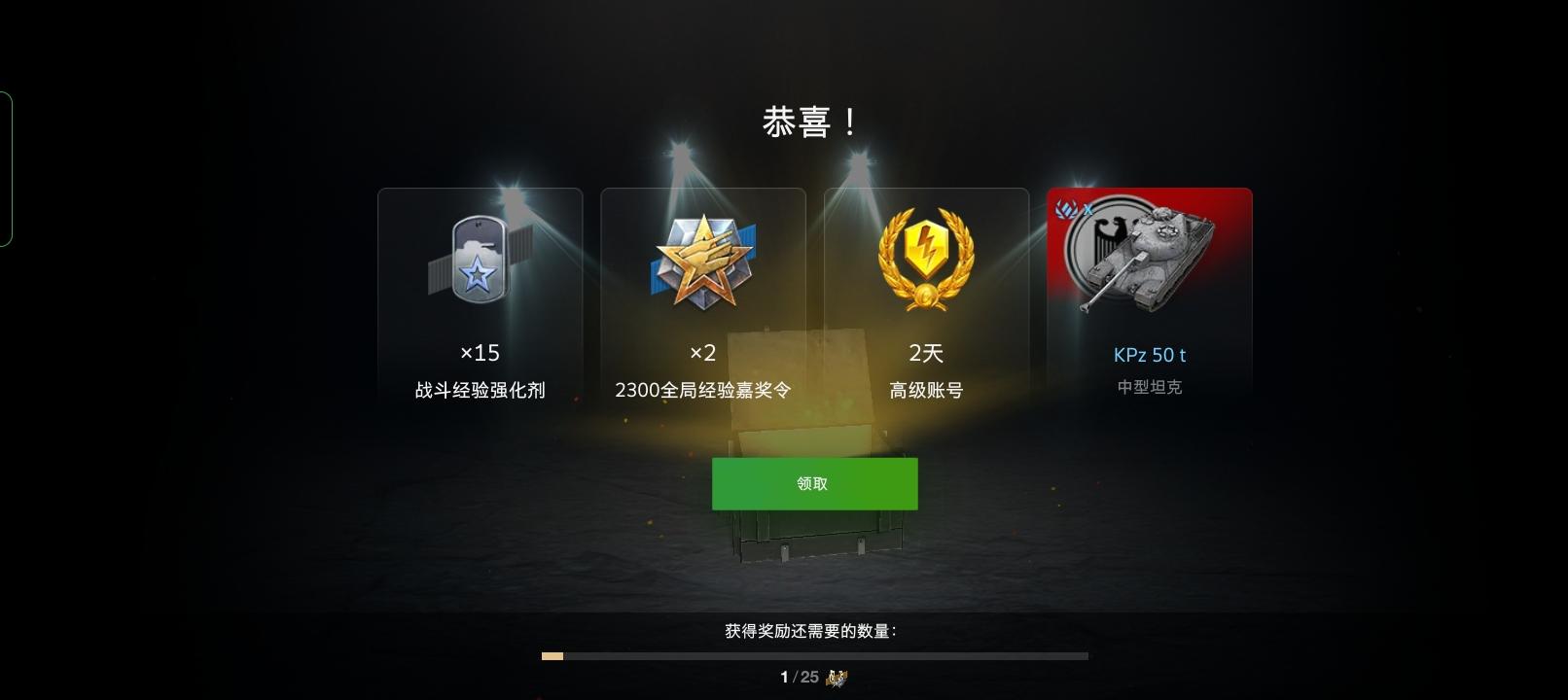Click the 中型坦克 vehicle type label

pyautogui.click(x=1148, y=385)
